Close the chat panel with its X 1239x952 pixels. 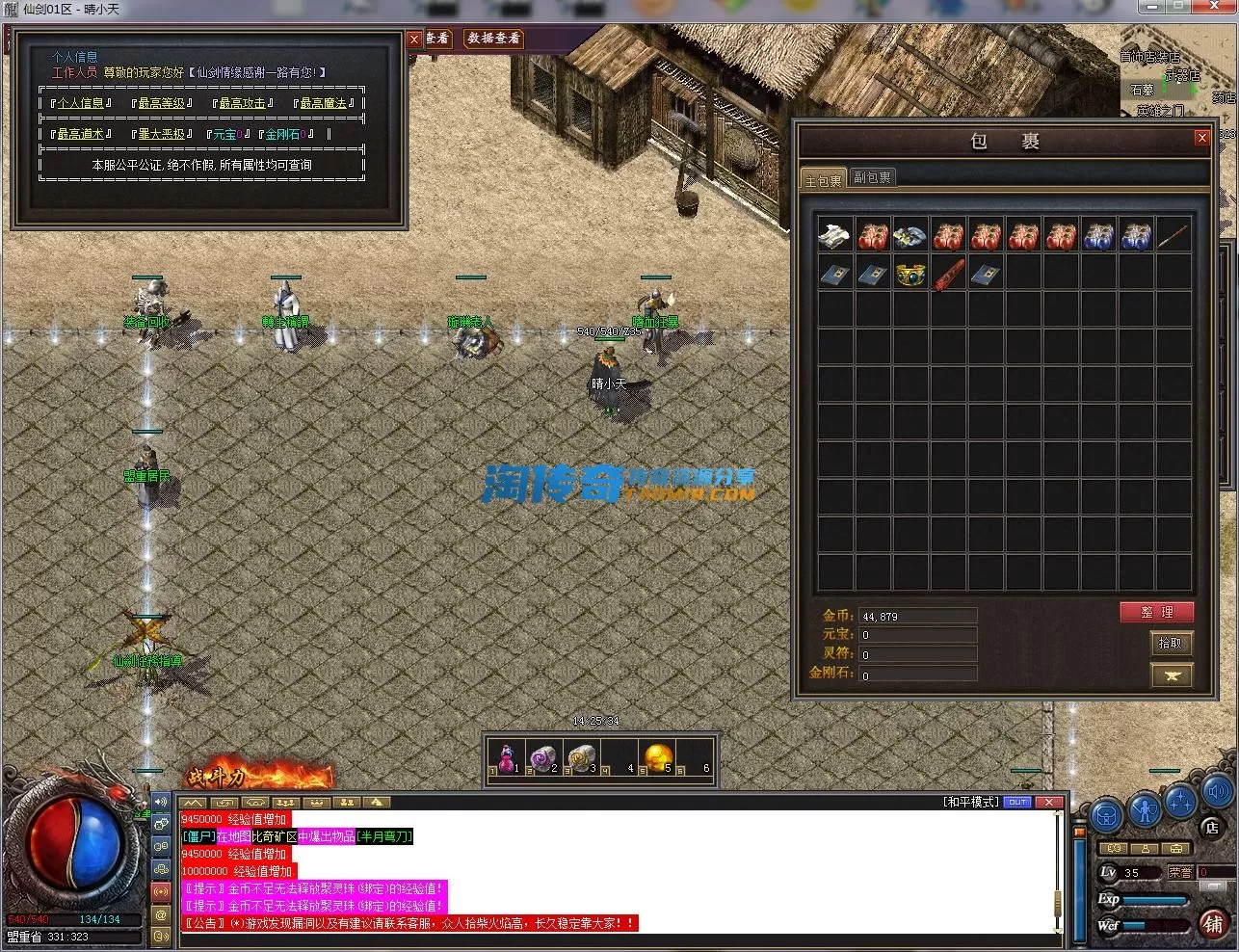click(1049, 802)
